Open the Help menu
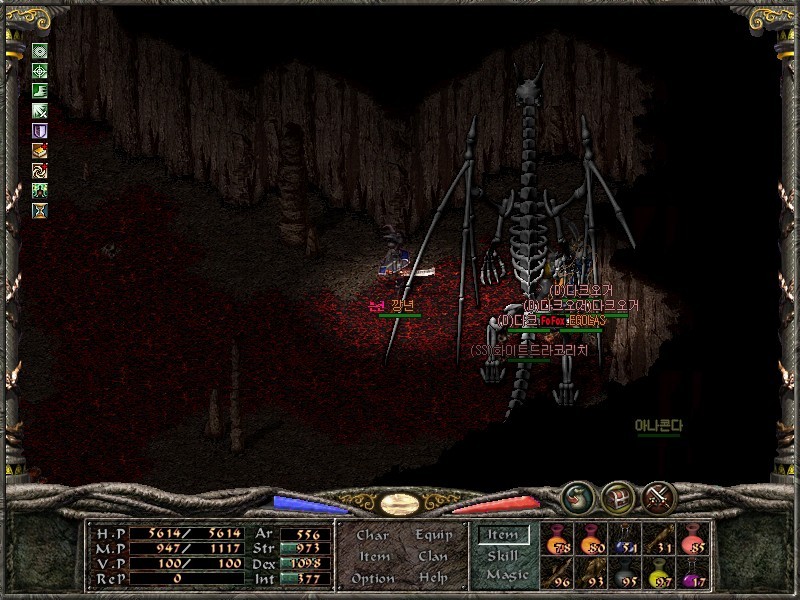800x600 pixels. click(433, 578)
